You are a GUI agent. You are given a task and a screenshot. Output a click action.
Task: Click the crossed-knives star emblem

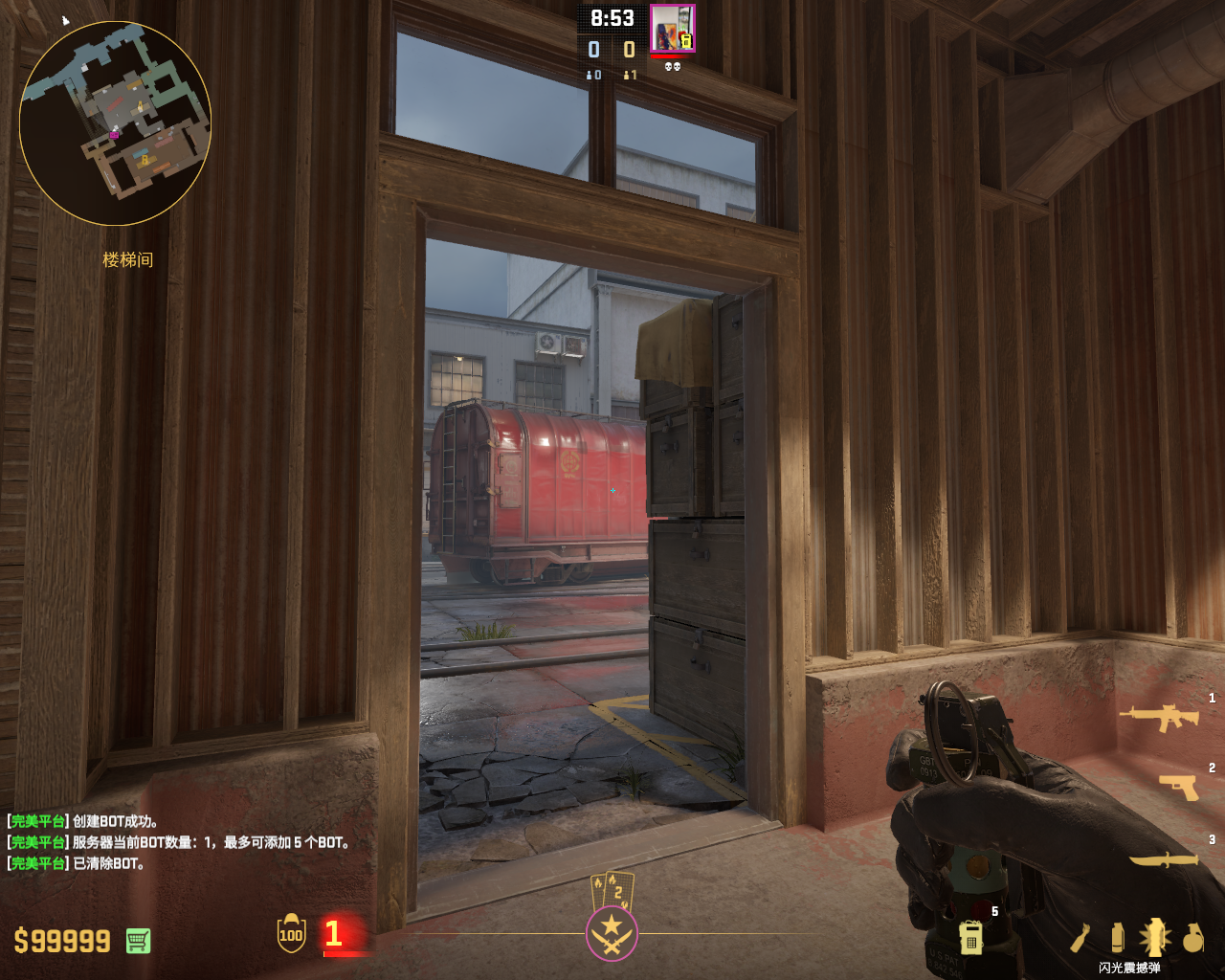click(612, 933)
